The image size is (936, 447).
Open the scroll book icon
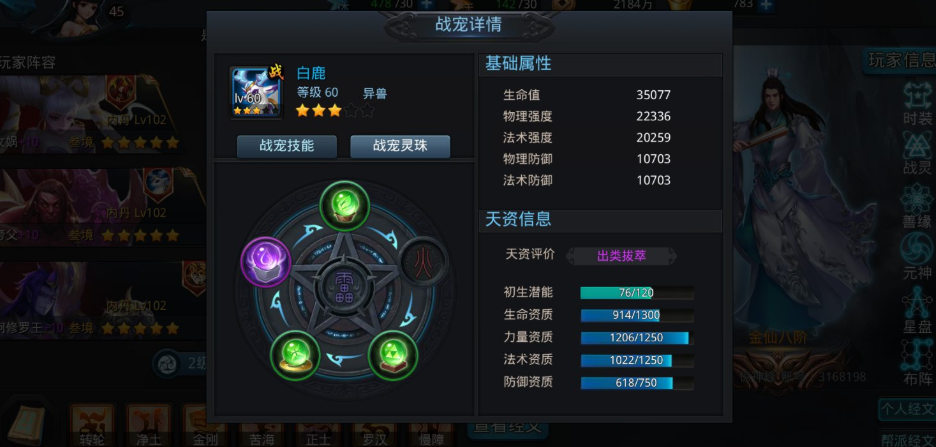tap(25, 421)
